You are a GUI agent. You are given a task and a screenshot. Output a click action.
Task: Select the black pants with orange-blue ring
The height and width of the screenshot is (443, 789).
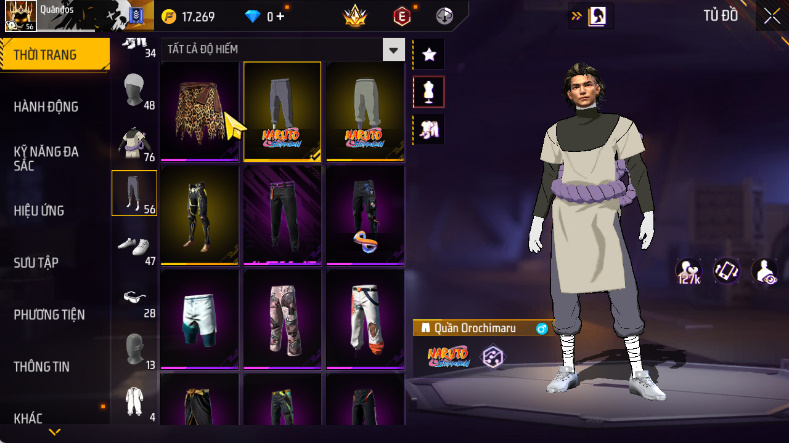pos(365,214)
